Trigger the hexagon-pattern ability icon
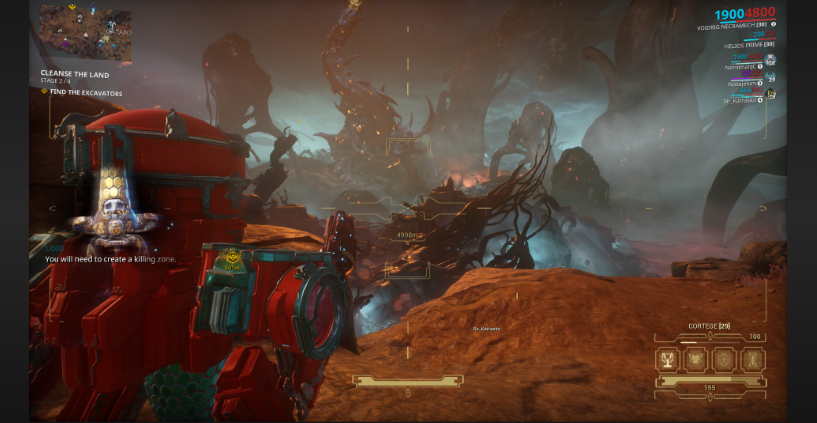The image size is (817, 423). click(x=725, y=360)
